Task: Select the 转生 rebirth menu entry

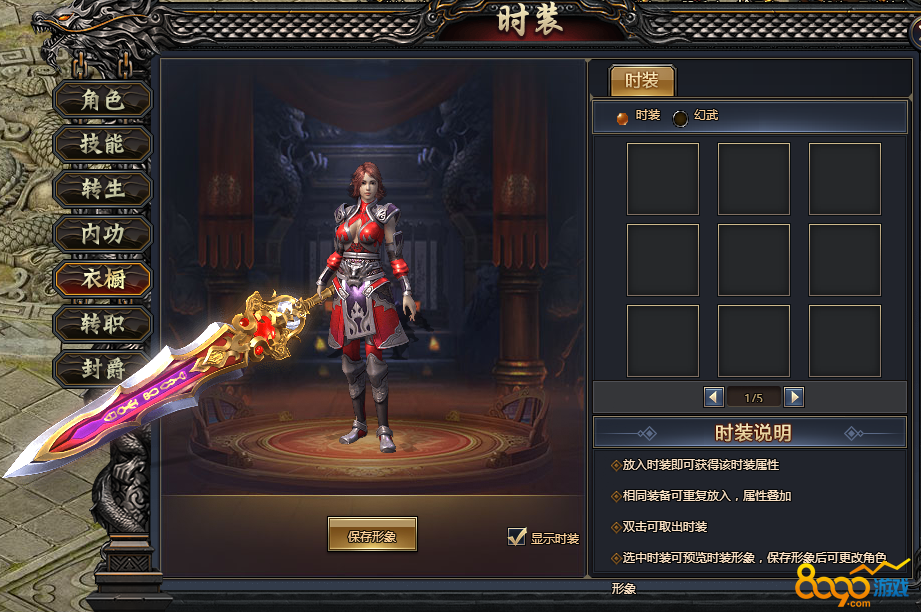Action: [102, 189]
